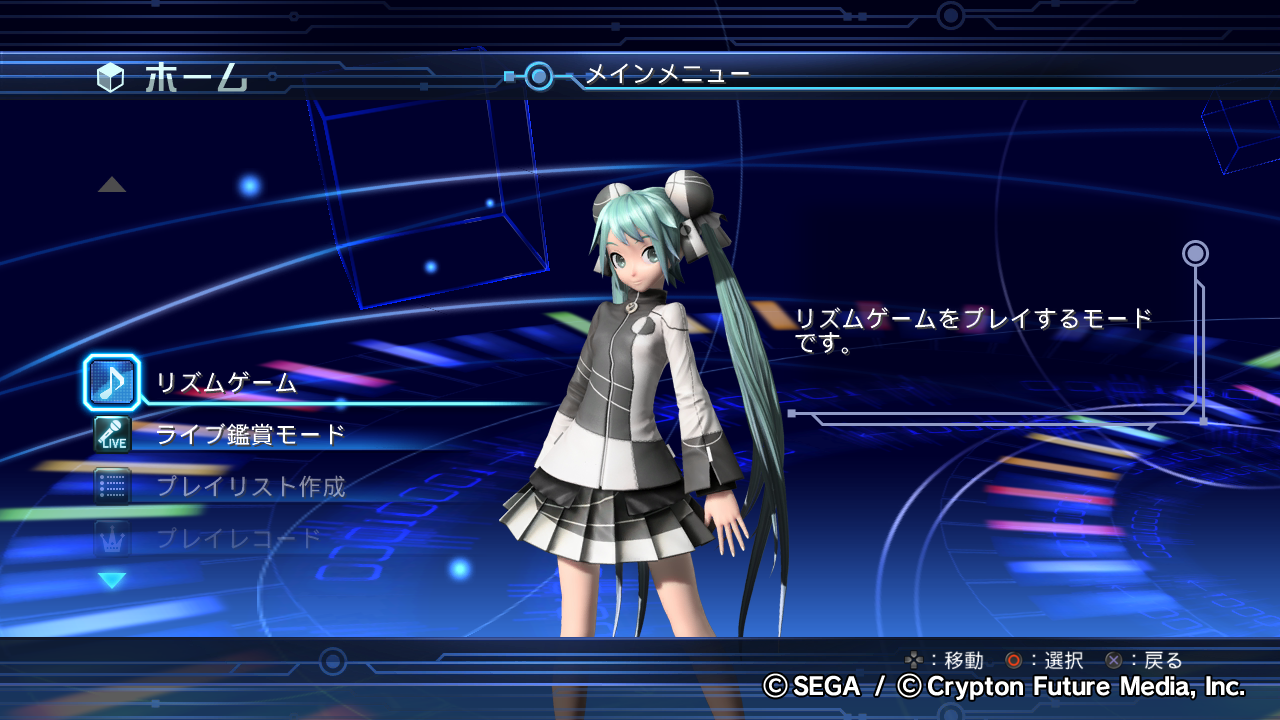The width and height of the screenshot is (1280, 720).
Task: Select the リズムゲーム menu entry
Action: click(x=226, y=383)
